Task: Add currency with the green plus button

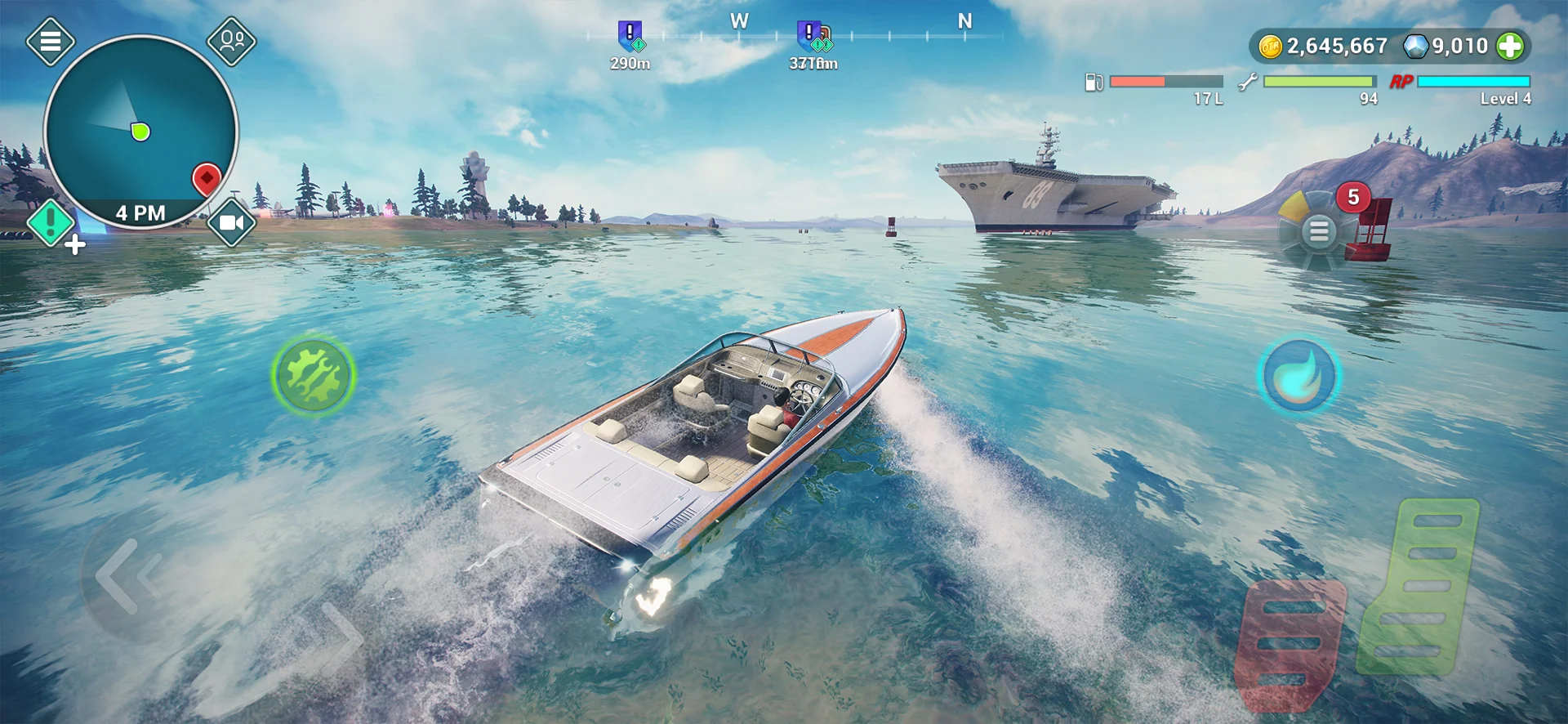Action: [x=1510, y=47]
